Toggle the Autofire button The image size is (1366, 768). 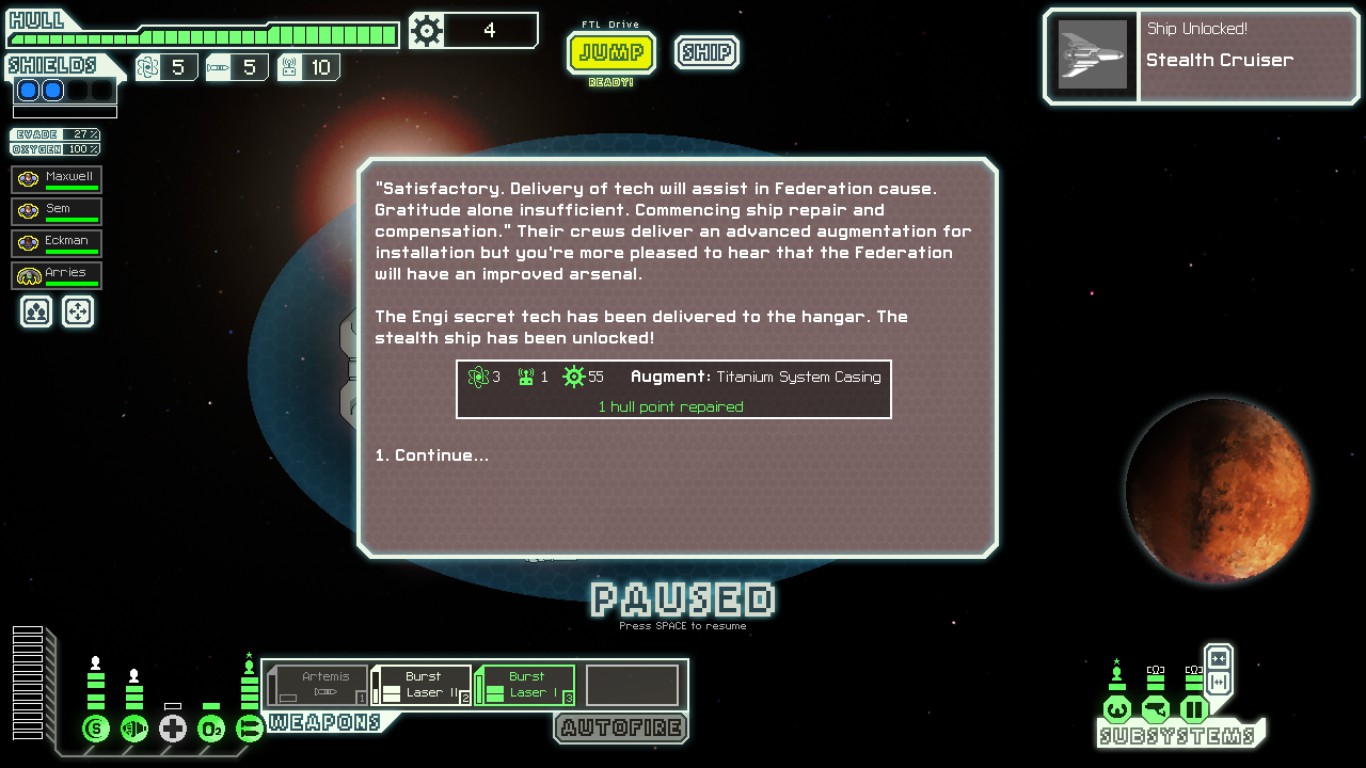pyautogui.click(x=621, y=728)
